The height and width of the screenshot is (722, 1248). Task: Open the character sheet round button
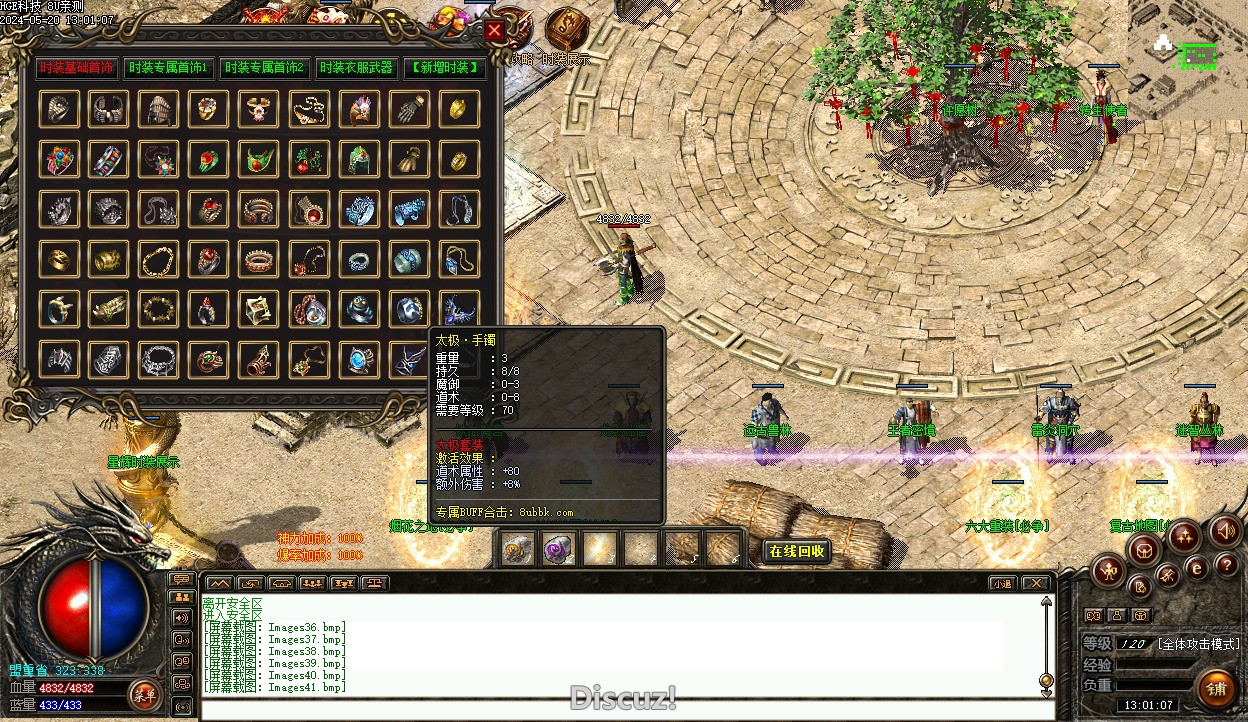pos(1108,572)
